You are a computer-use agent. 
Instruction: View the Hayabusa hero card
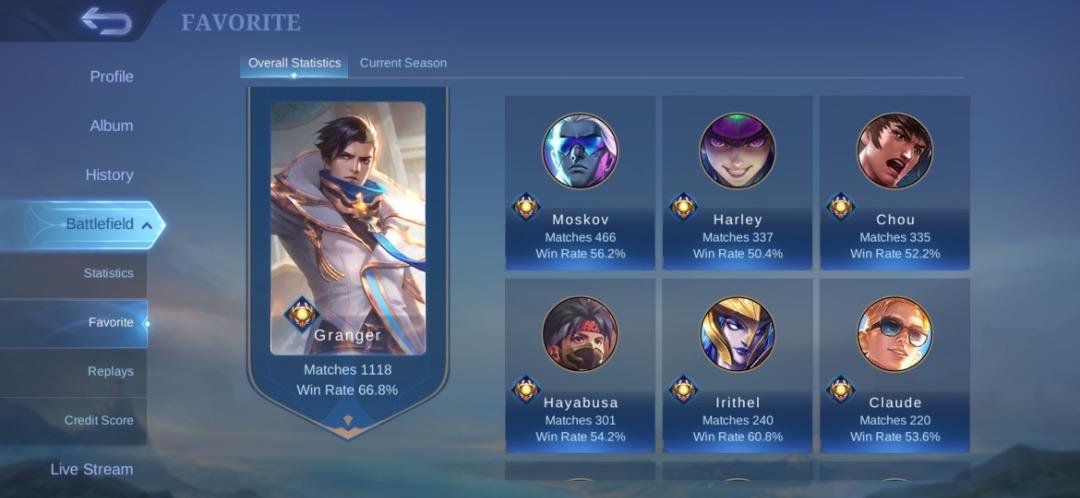[x=580, y=365]
